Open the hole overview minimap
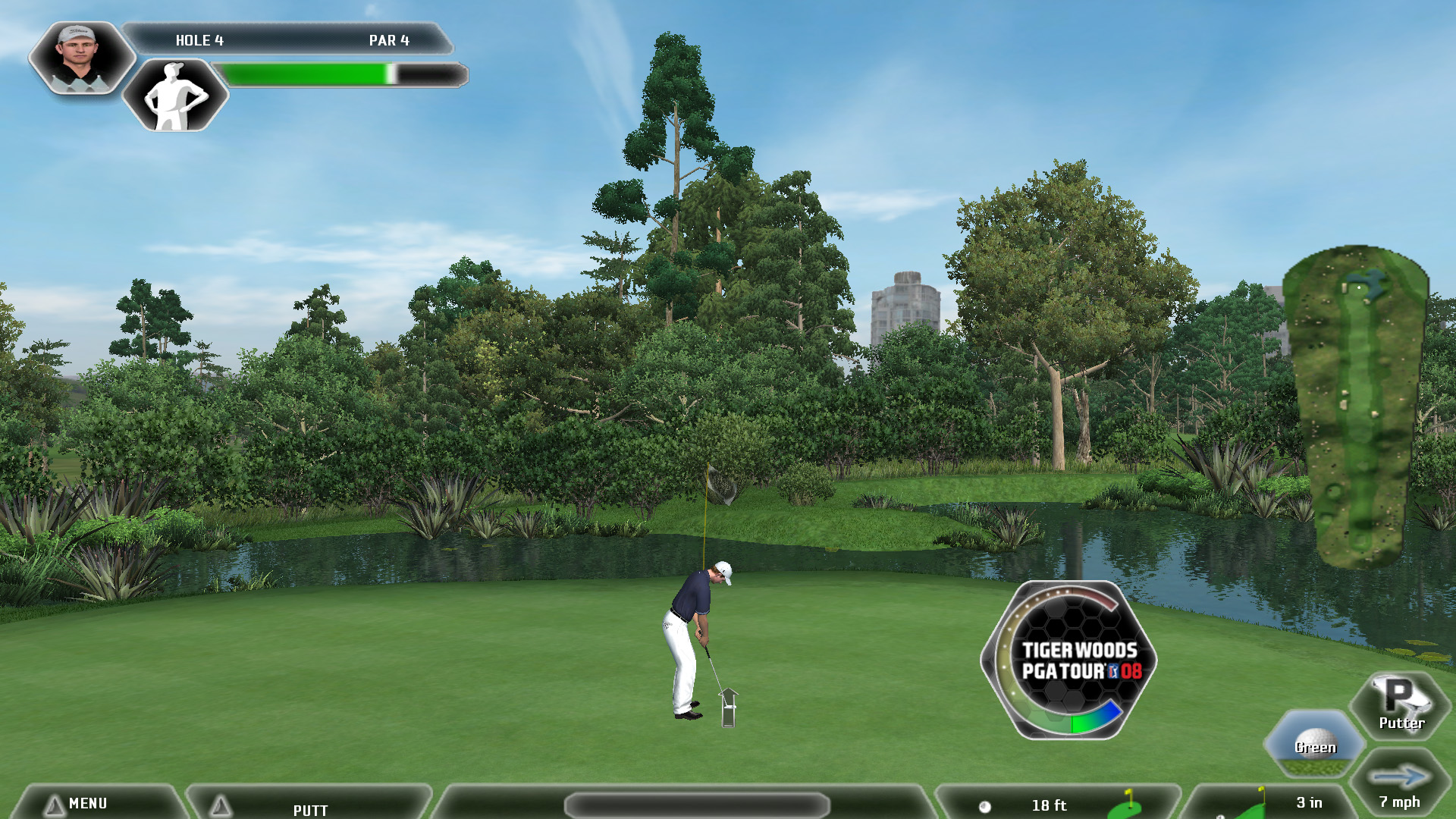The height and width of the screenshot is (819, 1456). [x=1356, y=406]
